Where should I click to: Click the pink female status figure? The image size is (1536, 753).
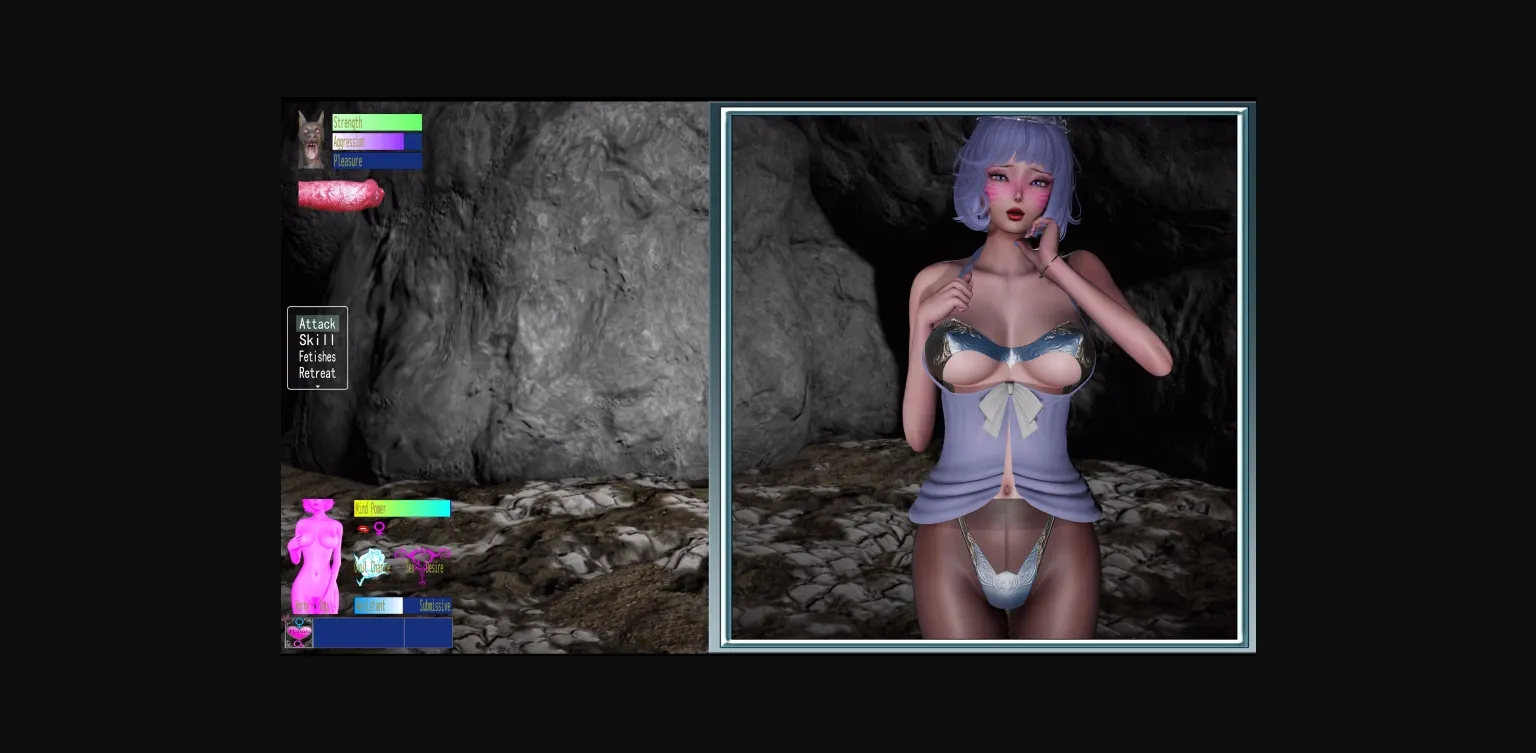point(315,550)
